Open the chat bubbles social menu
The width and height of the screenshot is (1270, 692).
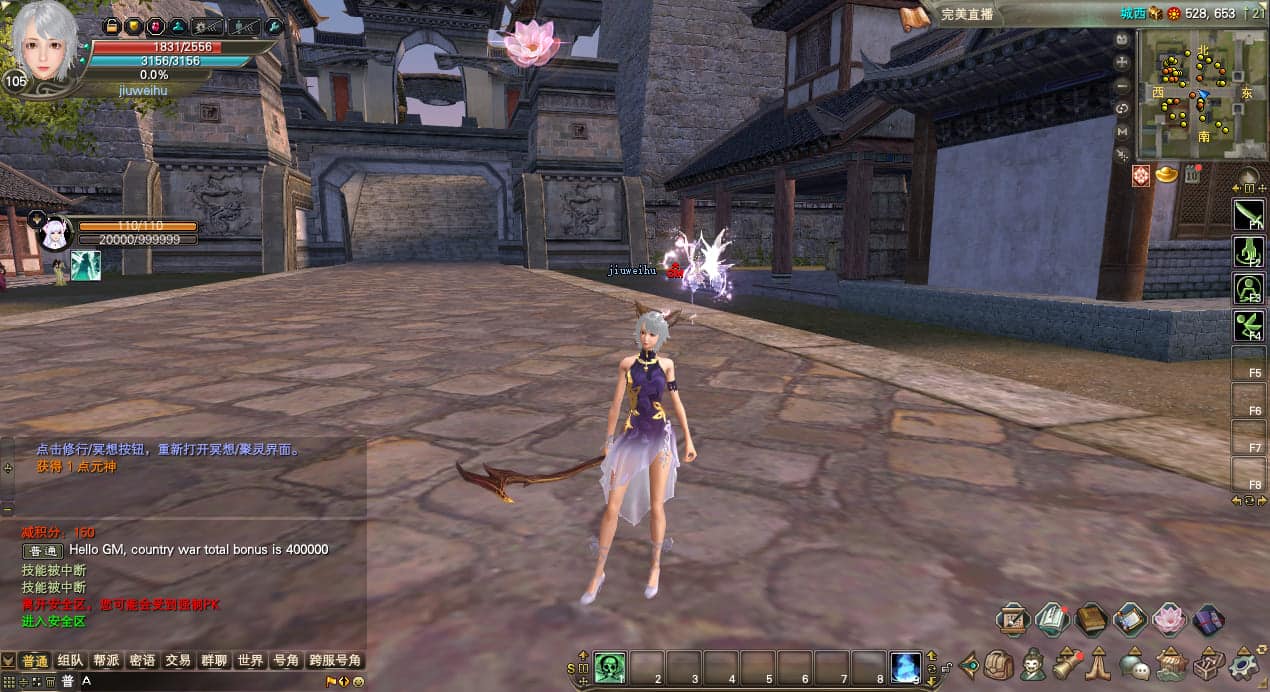[x=1133, y=664]
